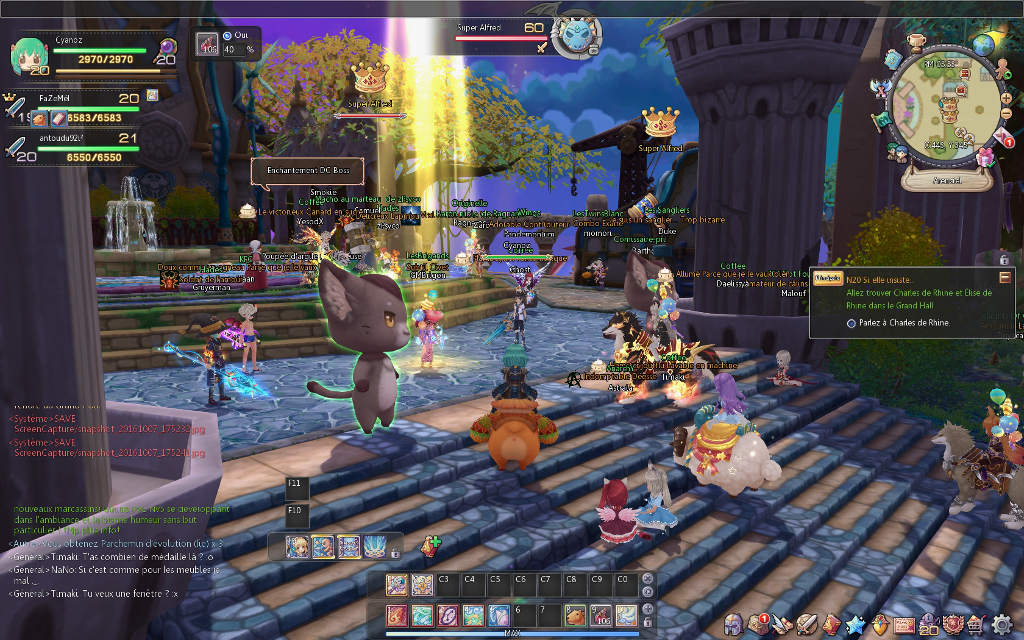Activate the capybara mount hotbar slot
The height and width of the screenshot is (640, 1024).
tap(574, 615)
